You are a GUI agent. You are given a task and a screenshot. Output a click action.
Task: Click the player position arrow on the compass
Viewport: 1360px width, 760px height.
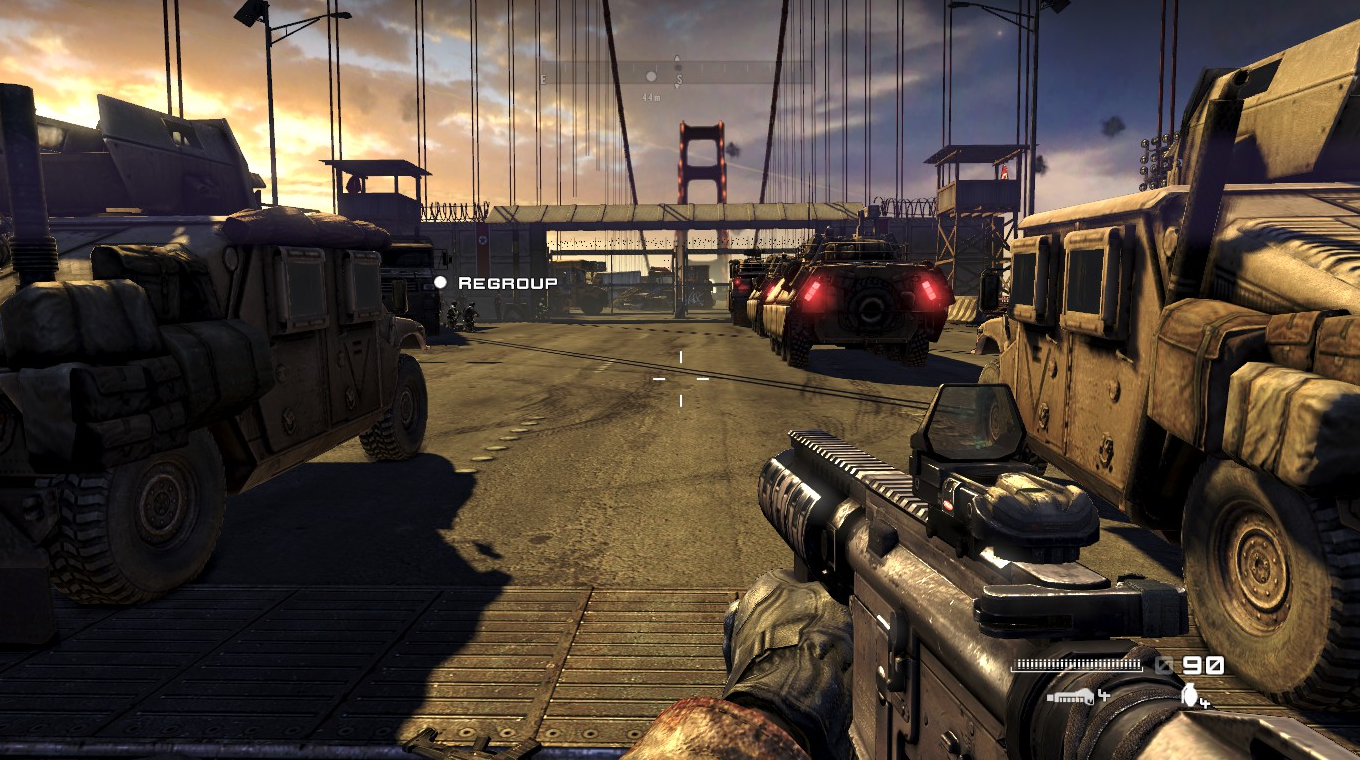pyautogui.click(x=677, y=60)
